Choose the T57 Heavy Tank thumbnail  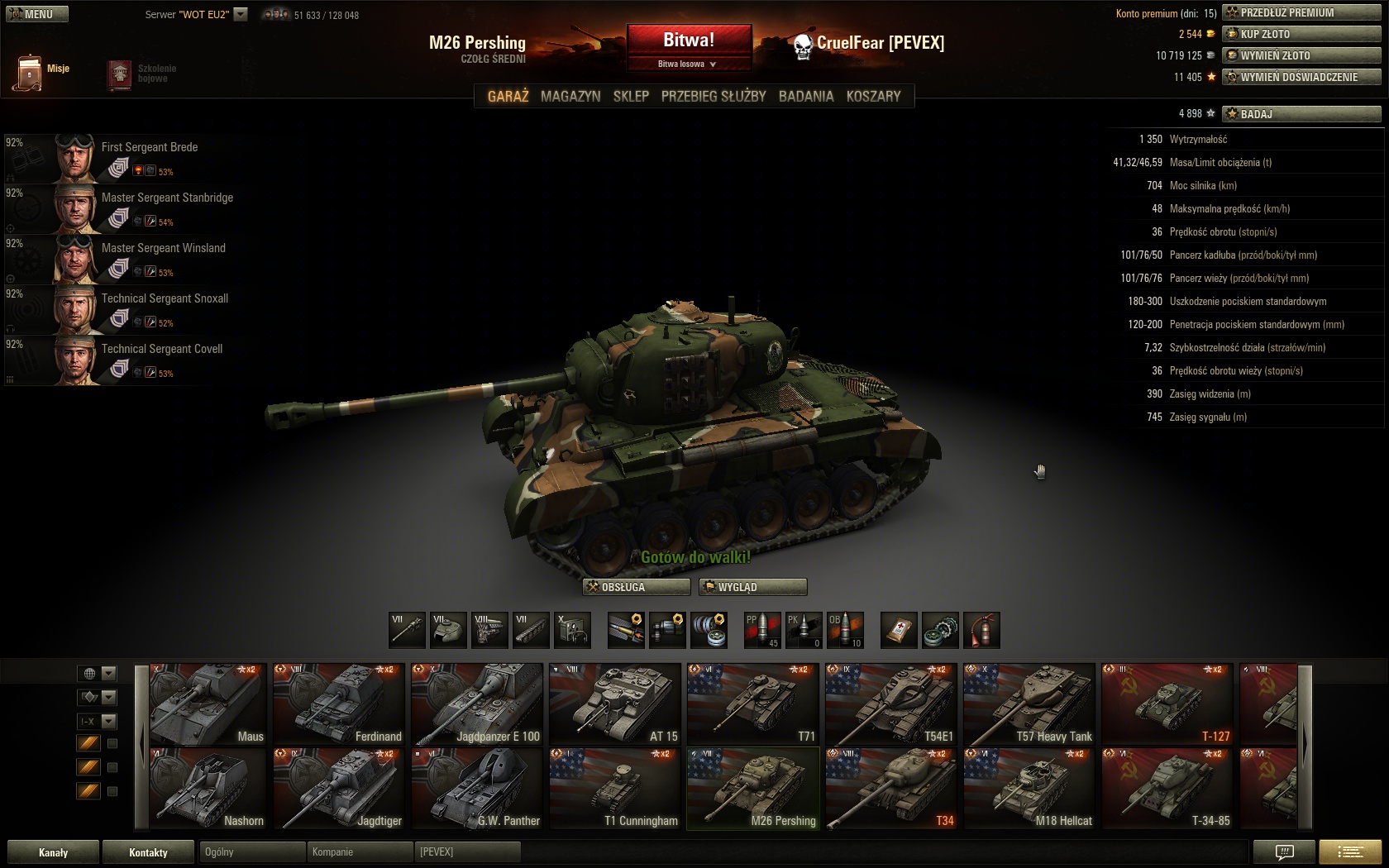pyautogui.click(x=1029, y=703)
